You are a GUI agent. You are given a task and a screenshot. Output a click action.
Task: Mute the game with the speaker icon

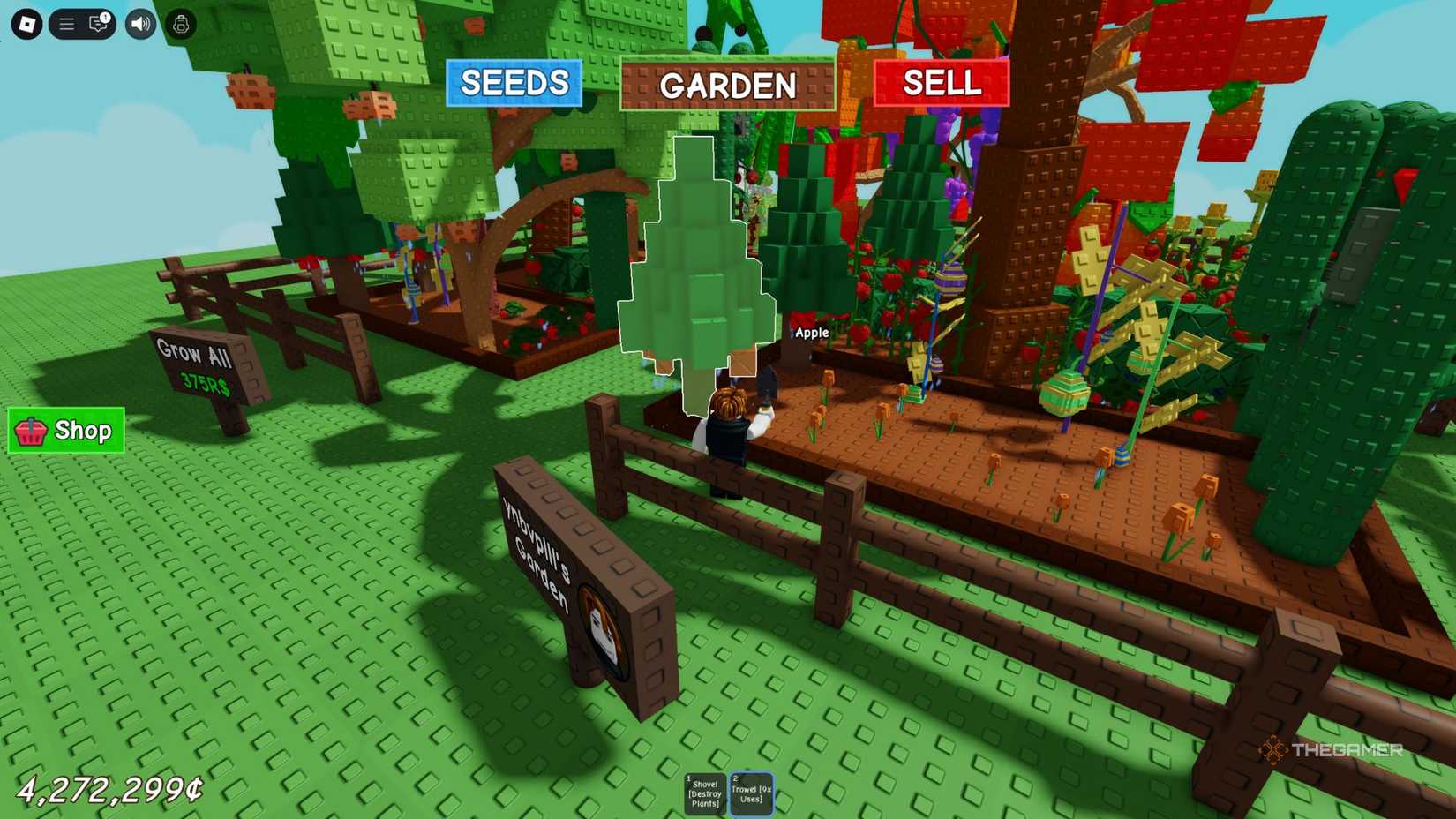pos(139,24)
